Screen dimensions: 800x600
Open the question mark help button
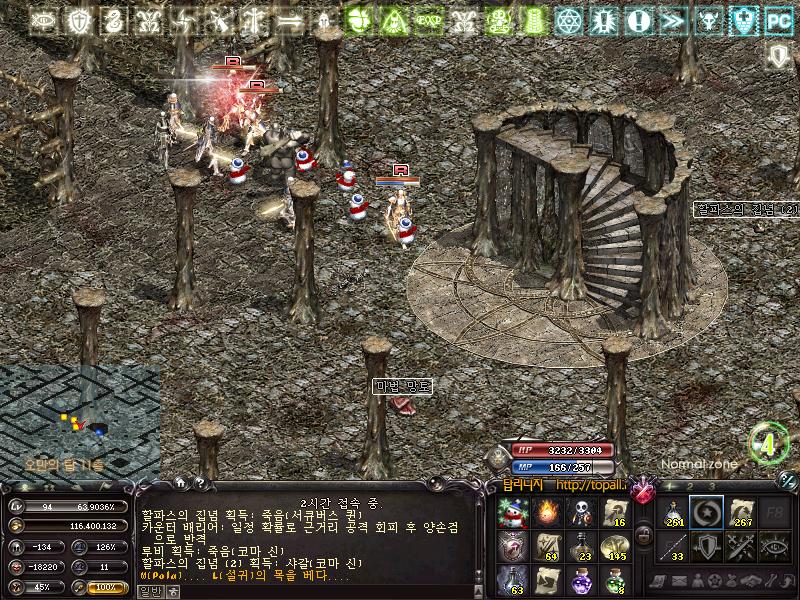200,484
